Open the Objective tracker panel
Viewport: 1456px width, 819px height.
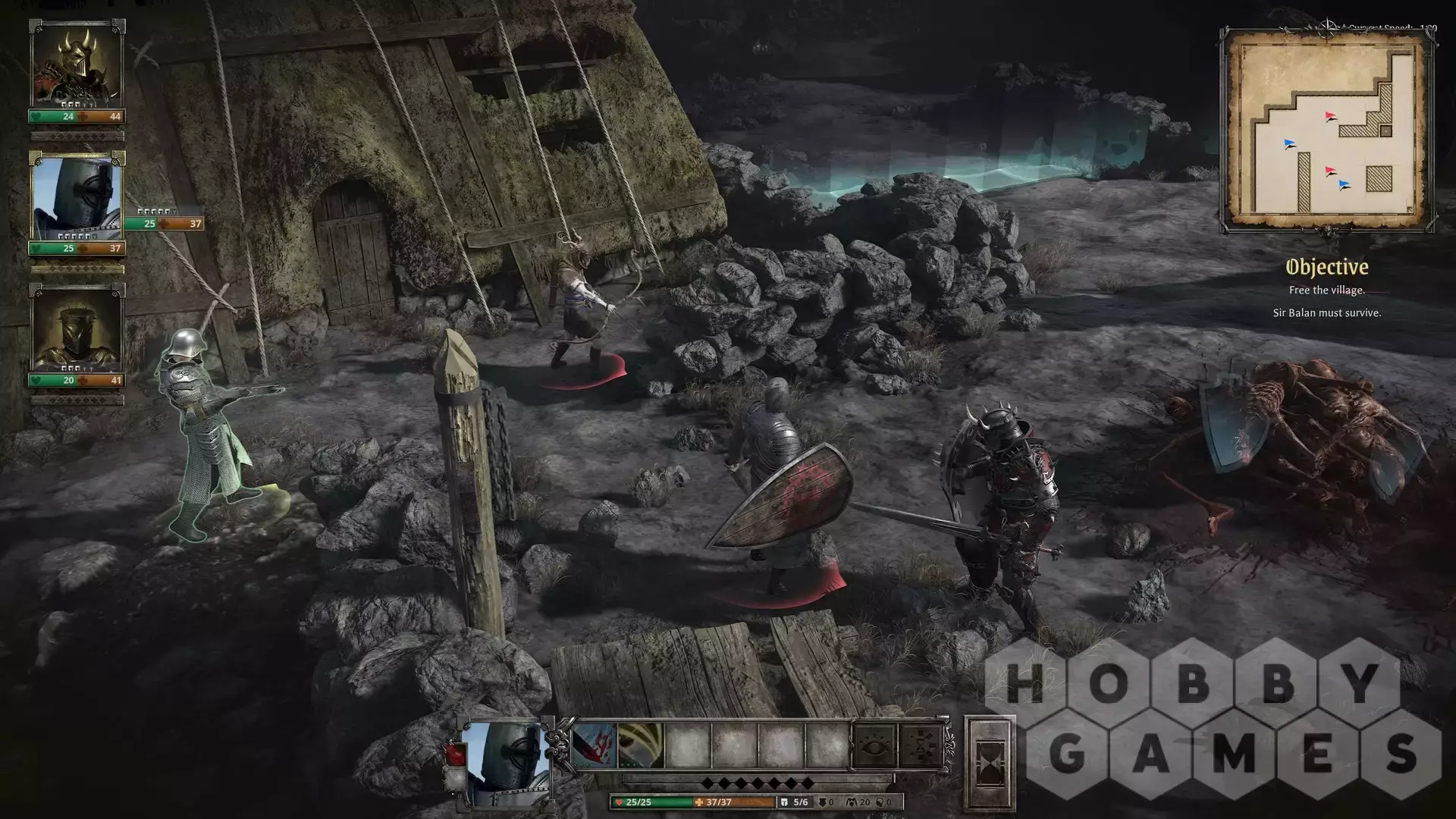[x=1326, y=267]
